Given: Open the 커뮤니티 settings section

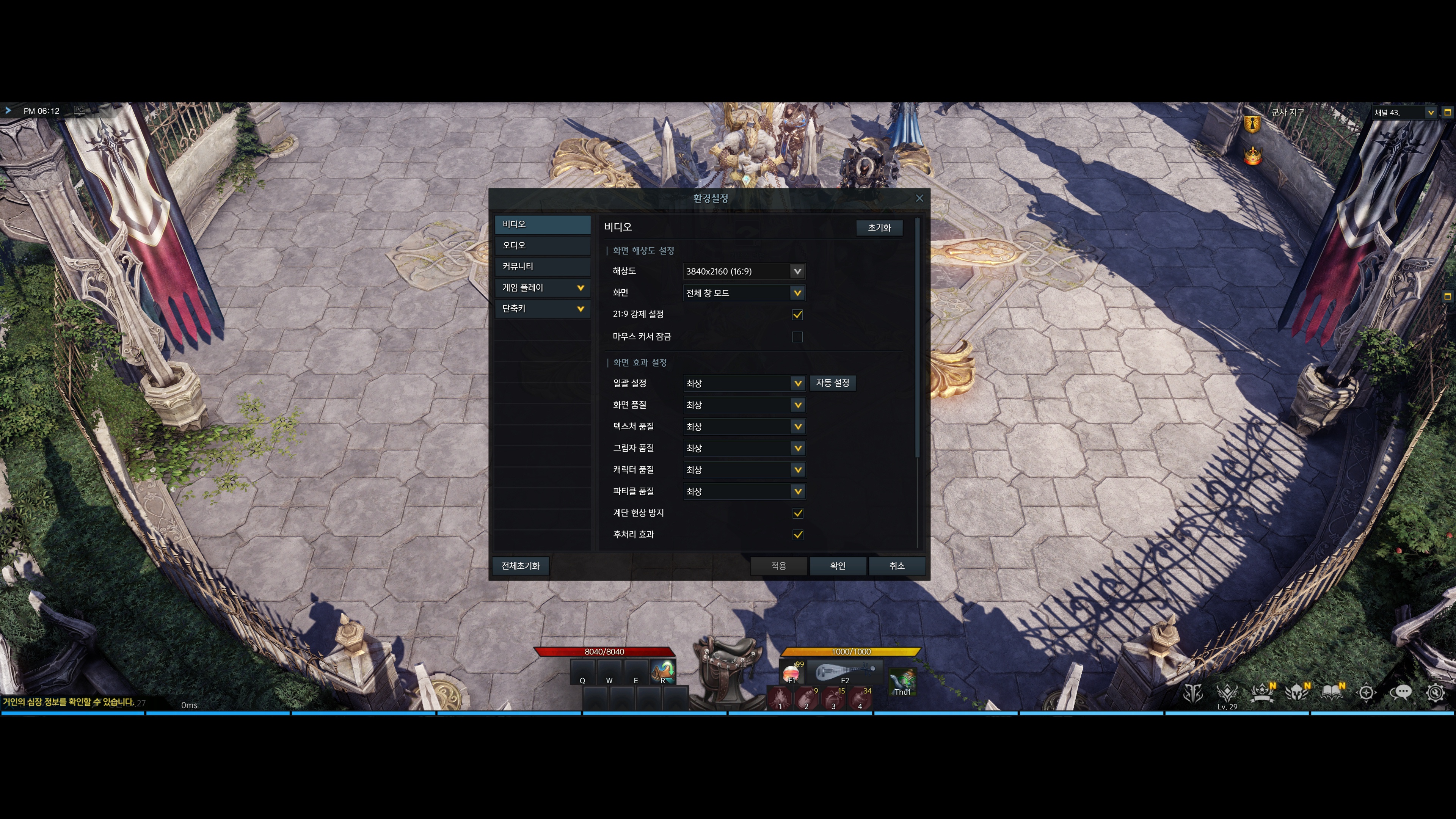Looking at the screenshot, I should [542, 266].
